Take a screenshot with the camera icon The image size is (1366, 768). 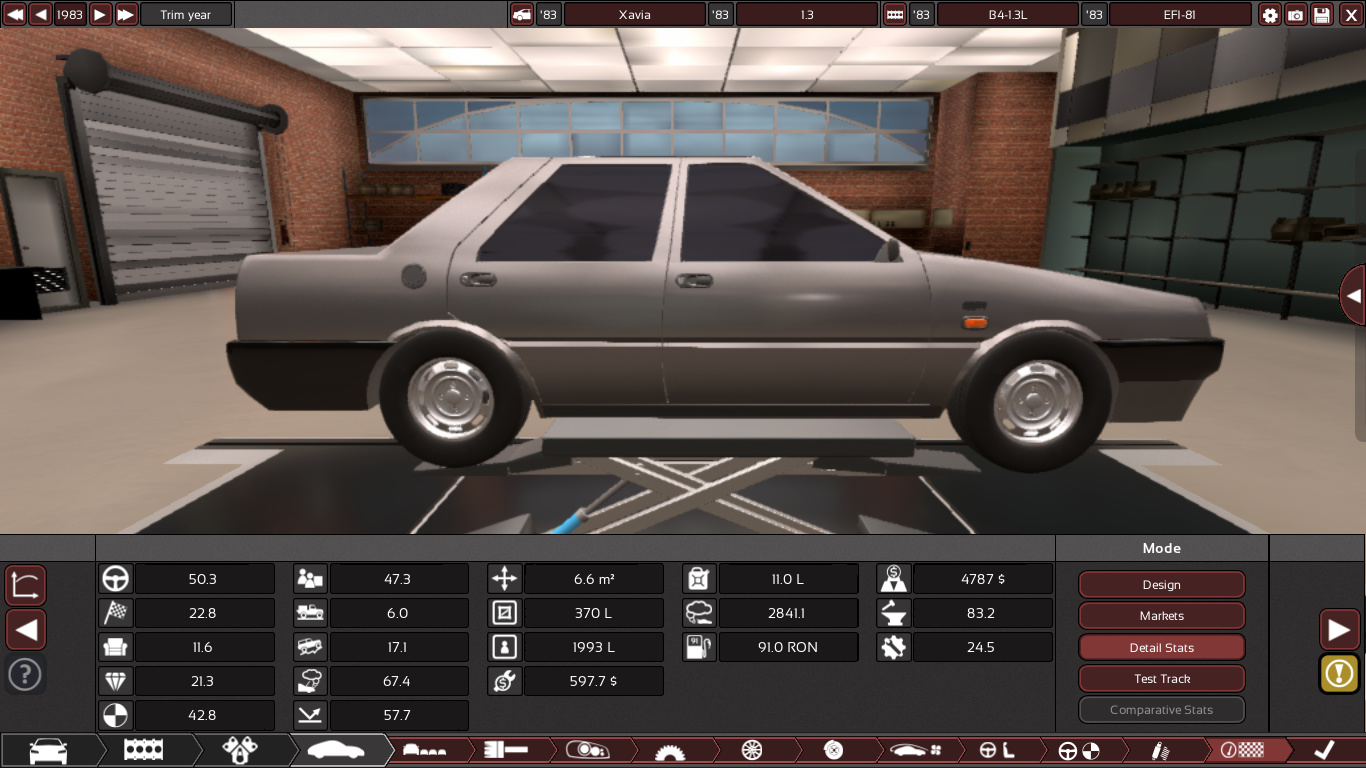pyautogui.click(x=1296, y=15)
